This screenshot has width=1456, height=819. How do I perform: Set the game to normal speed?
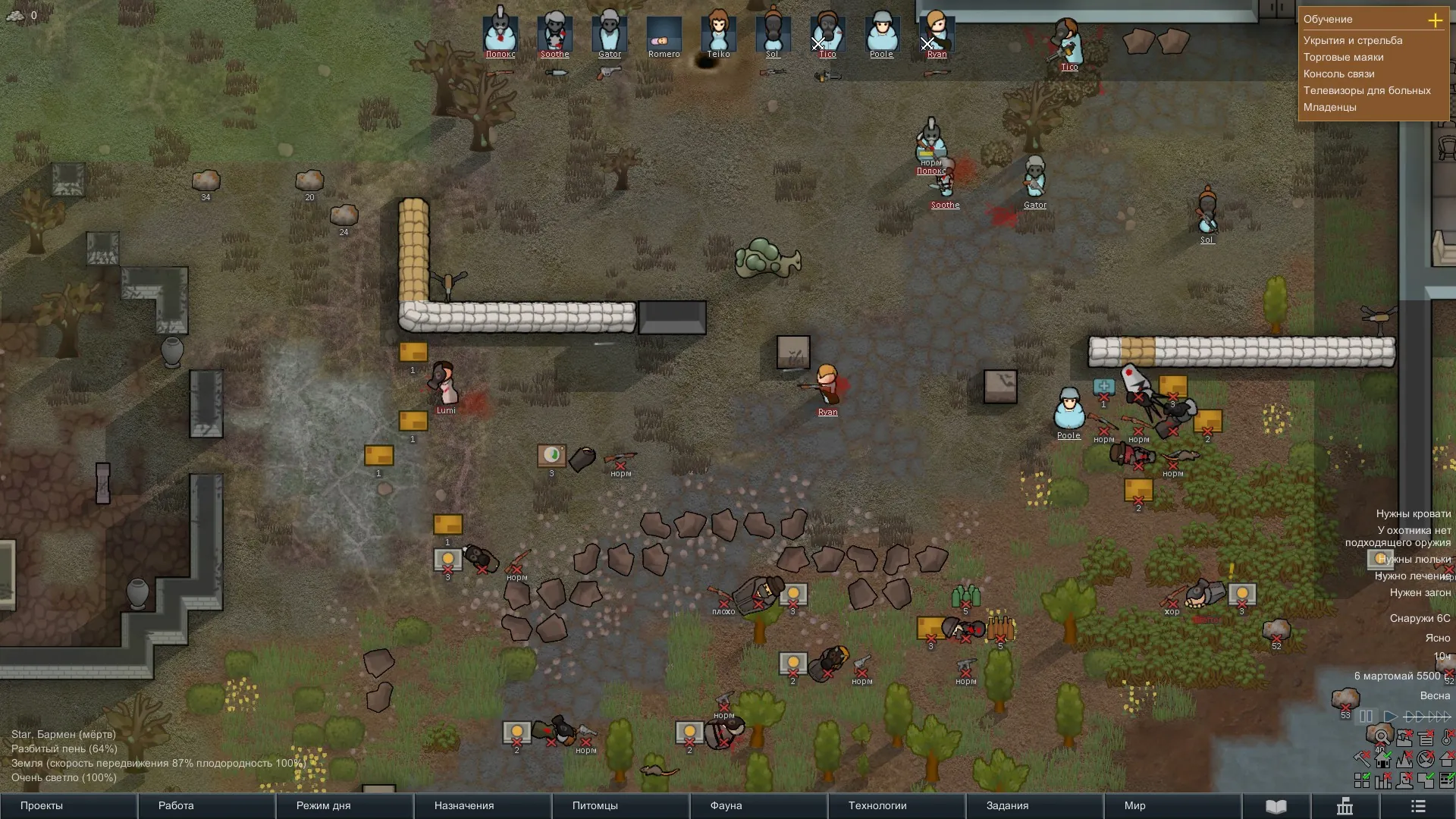[x=1390, y=716]
